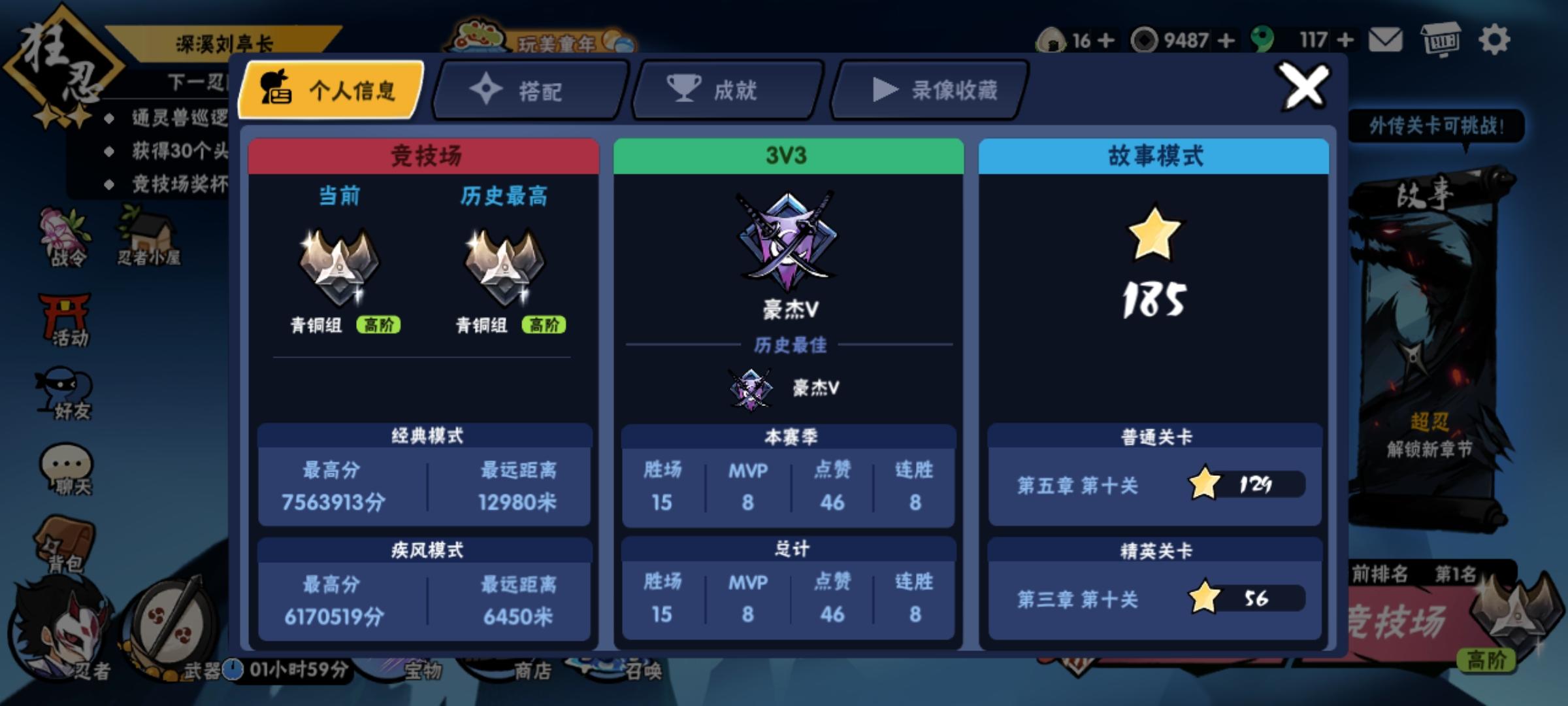The image size is (1568, 706).
Task: Open the 商店 shop
Action: pos(532,673)
